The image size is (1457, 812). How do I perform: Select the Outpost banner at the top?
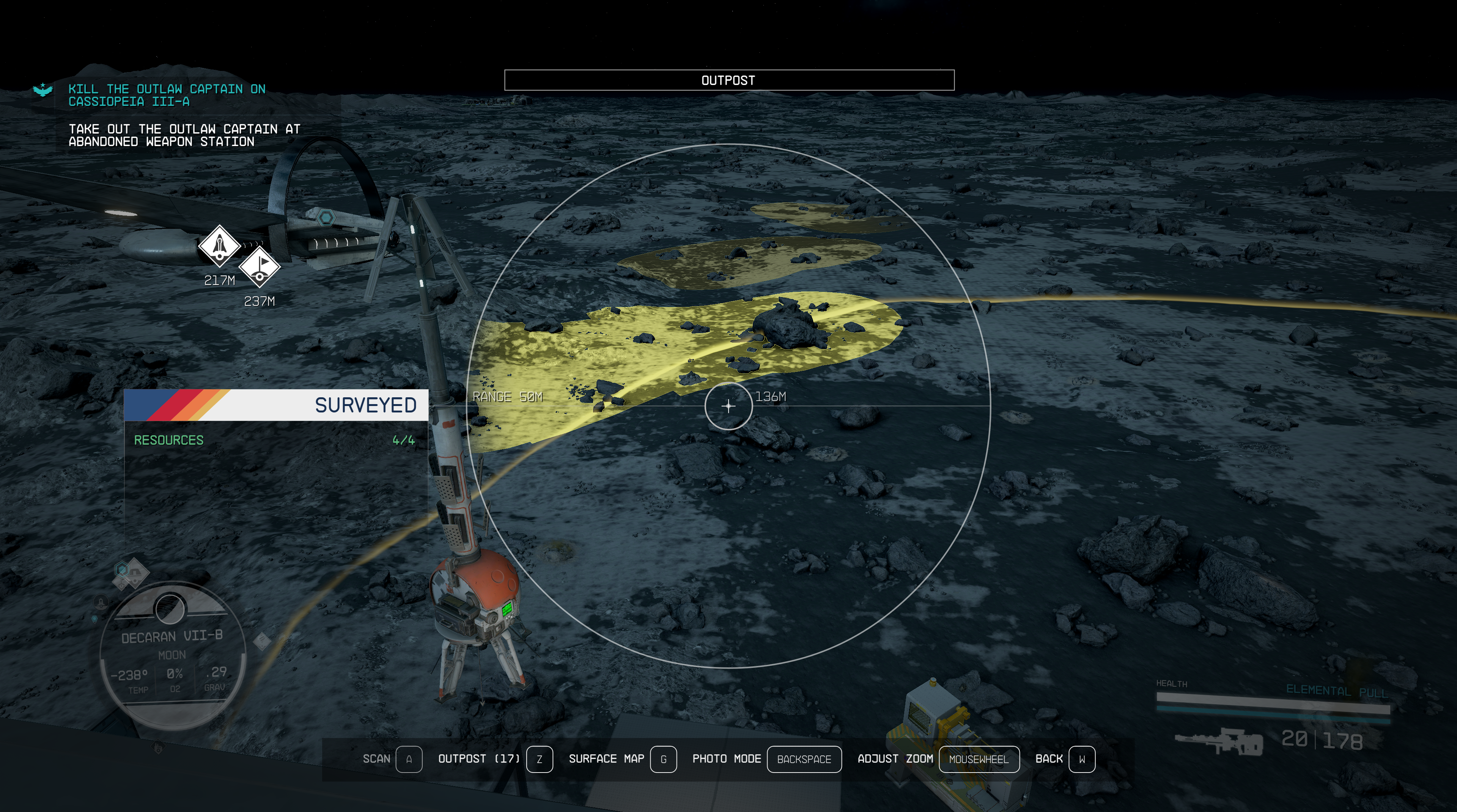coord(728,80)
